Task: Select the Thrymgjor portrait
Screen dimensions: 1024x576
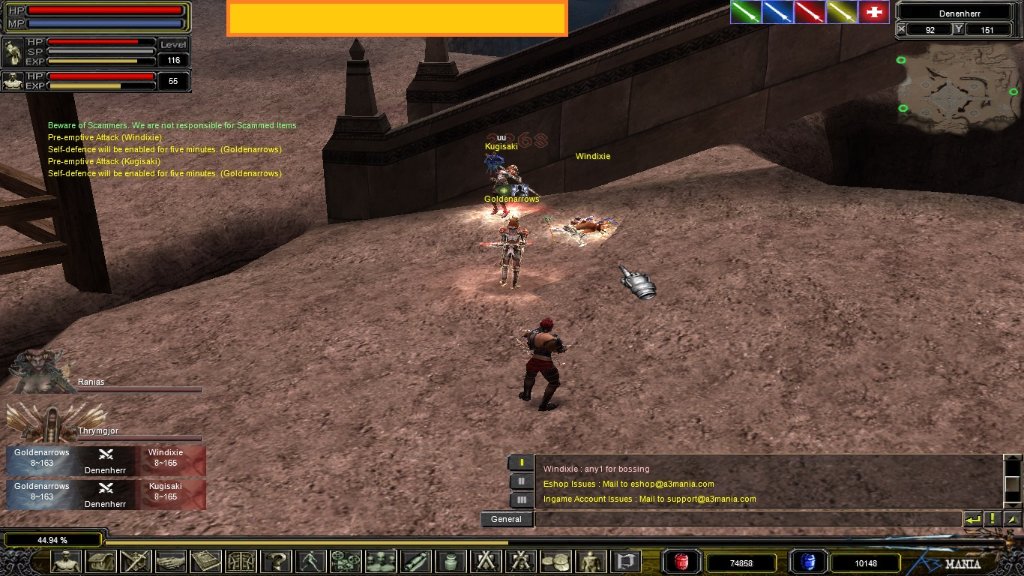Action: 40,421
